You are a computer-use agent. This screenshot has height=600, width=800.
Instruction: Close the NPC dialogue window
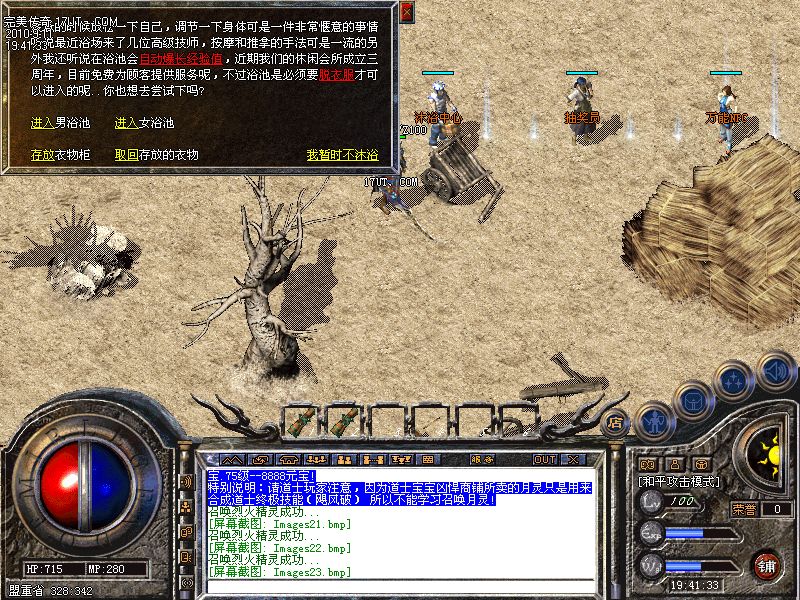click(406, 13)
